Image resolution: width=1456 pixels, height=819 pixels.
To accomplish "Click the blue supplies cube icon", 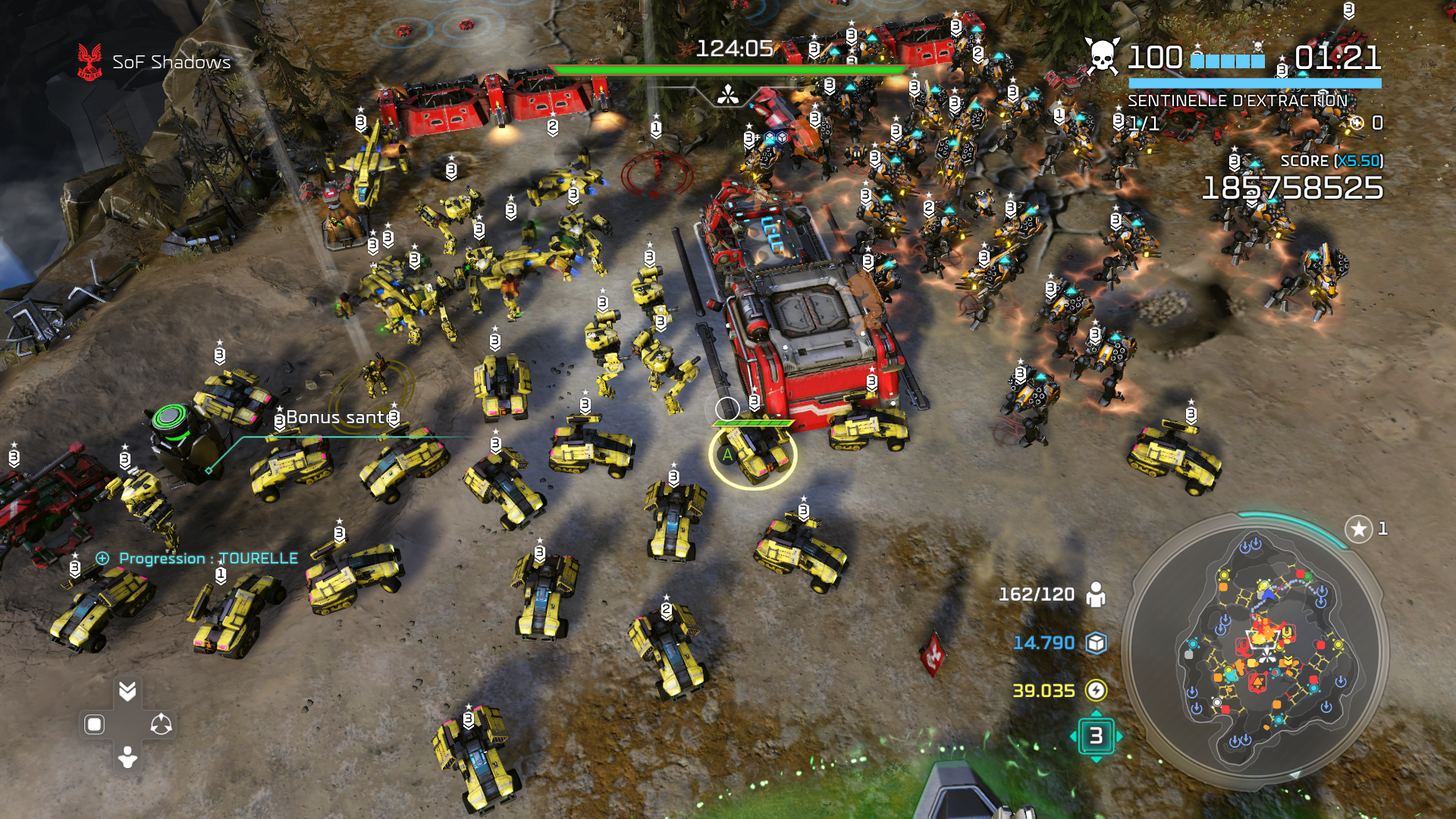I will 1096,643.
